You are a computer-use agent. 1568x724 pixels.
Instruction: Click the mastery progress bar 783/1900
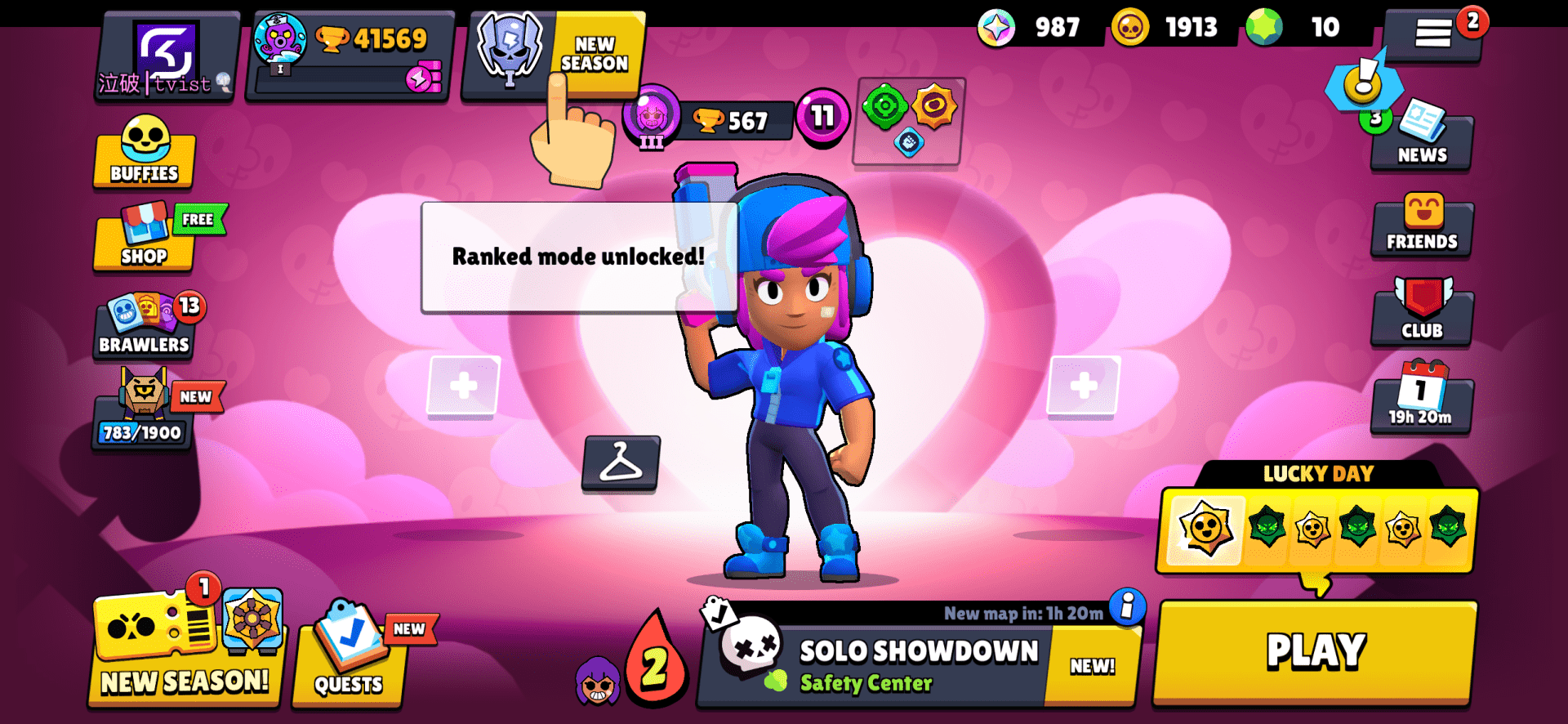point(140,433)
